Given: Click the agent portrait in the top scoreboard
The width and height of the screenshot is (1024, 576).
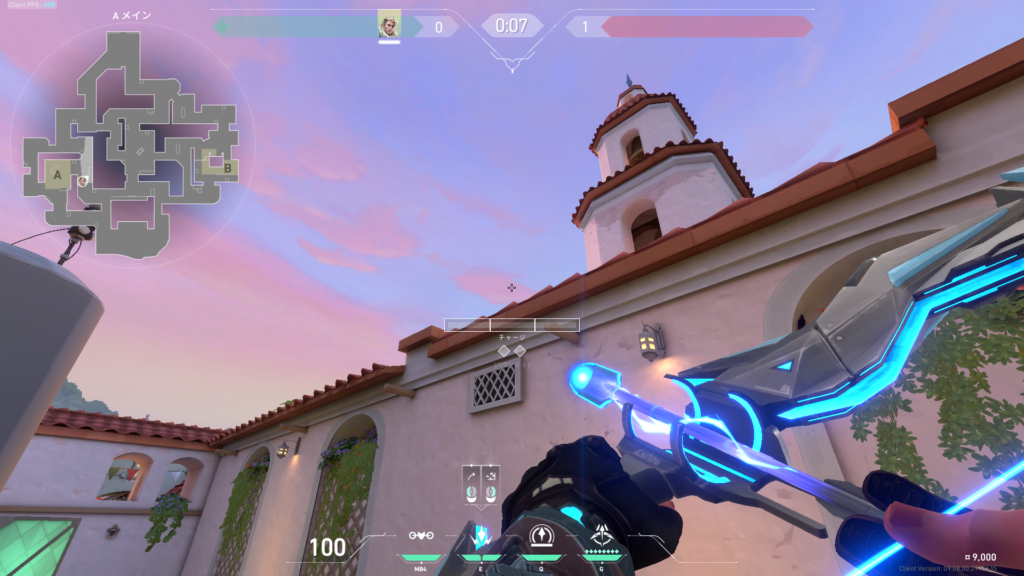Looking at the screenshot, I should click(389, 24).
